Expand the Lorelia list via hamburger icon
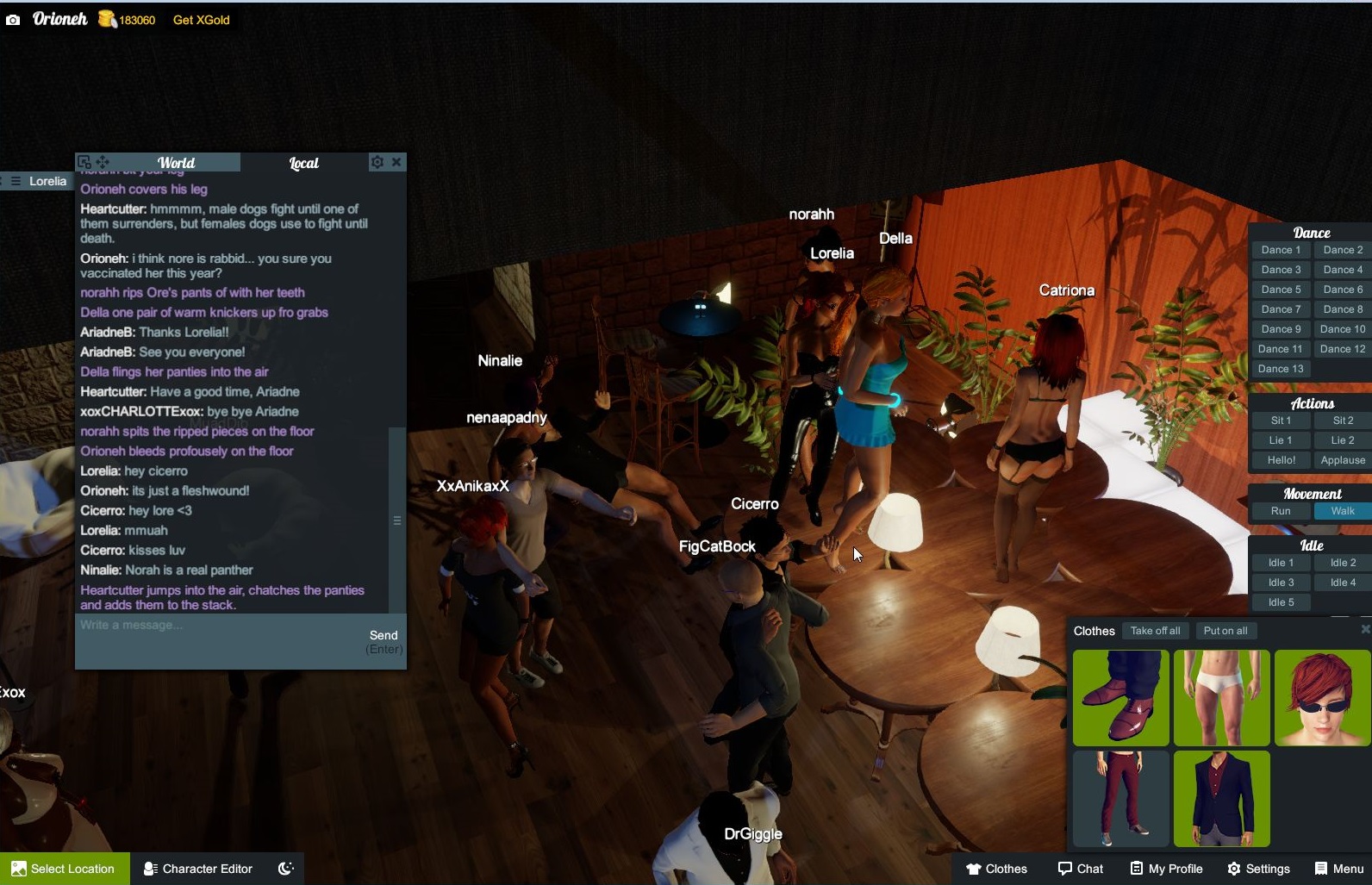The image size is (1372, 885). point(16,181)
